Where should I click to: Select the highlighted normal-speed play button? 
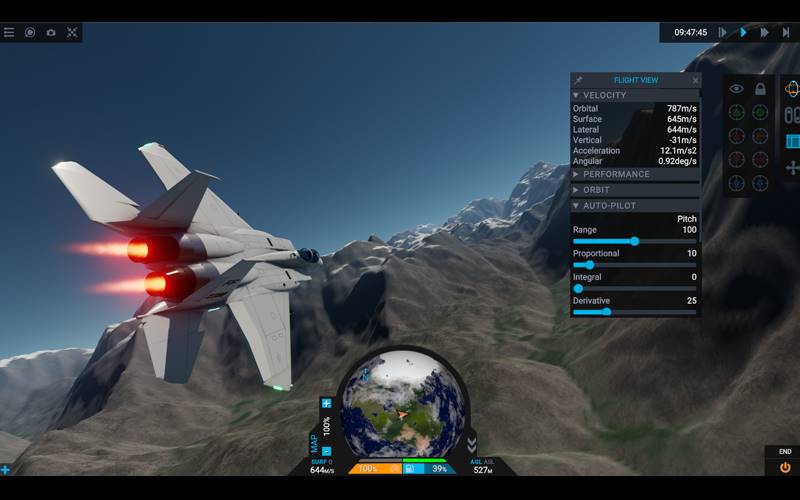coord(743,32)
